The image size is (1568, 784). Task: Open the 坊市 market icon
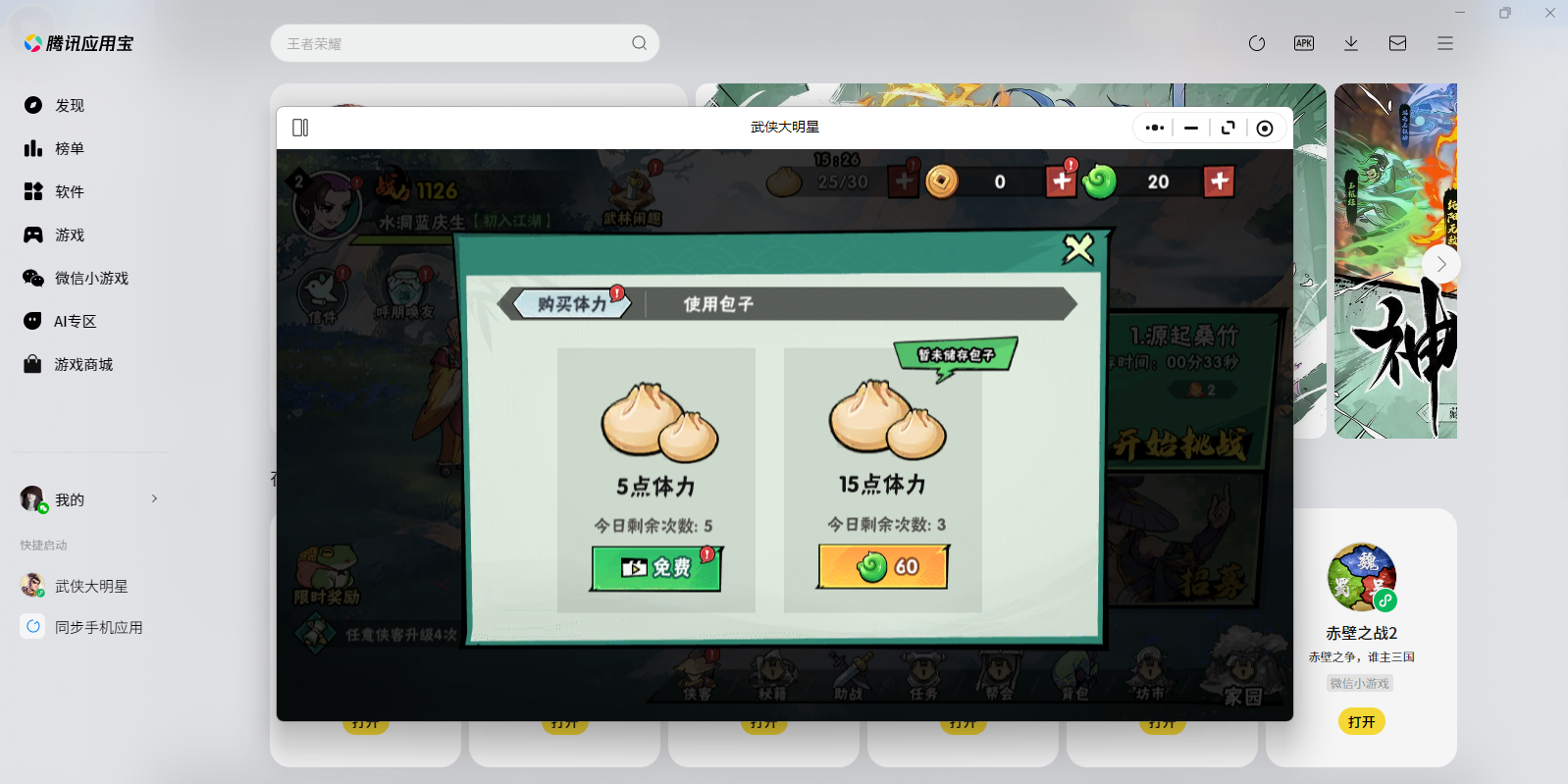point(1150,677)
